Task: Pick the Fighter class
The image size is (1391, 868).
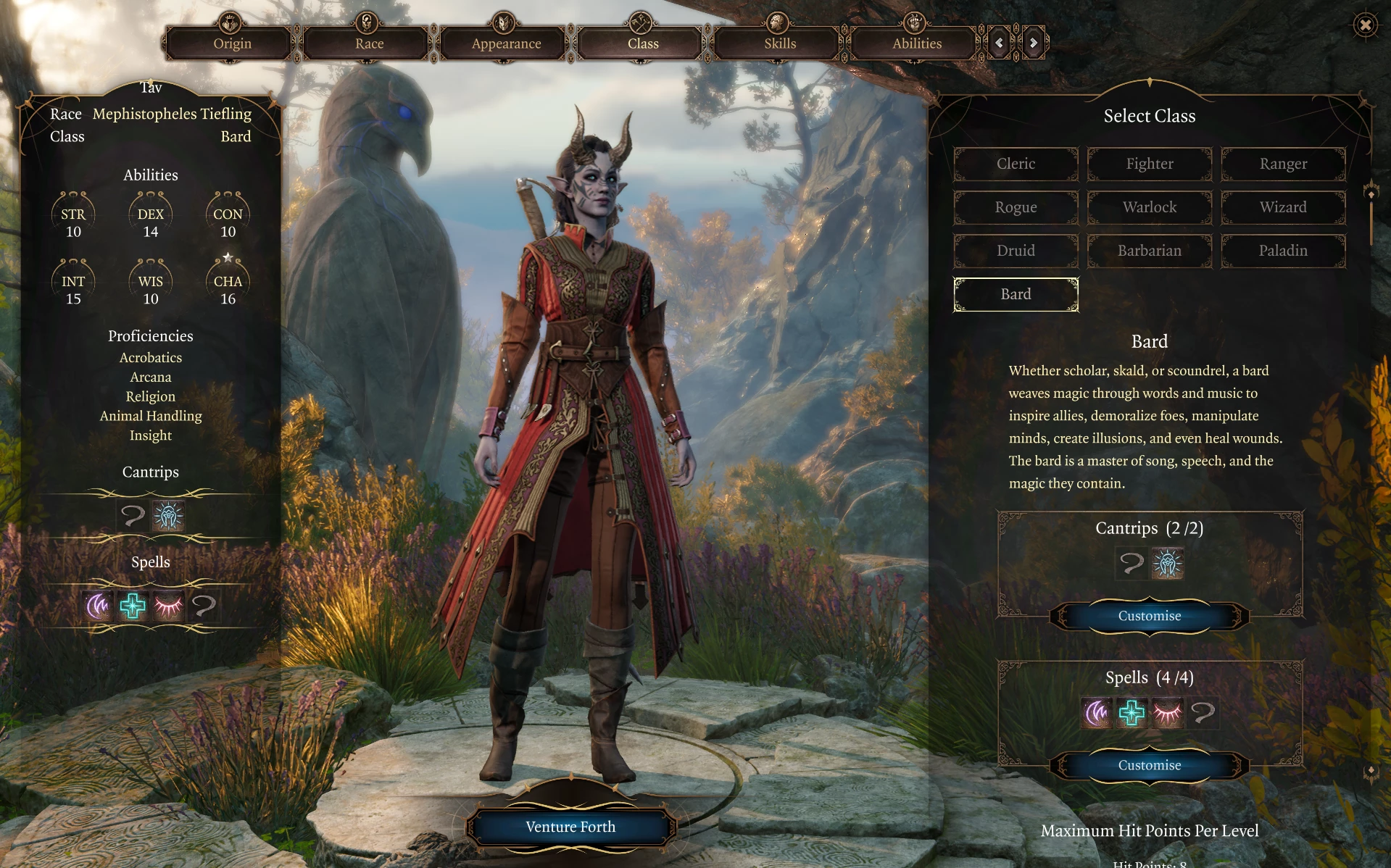Action: tap(1150, 164)
